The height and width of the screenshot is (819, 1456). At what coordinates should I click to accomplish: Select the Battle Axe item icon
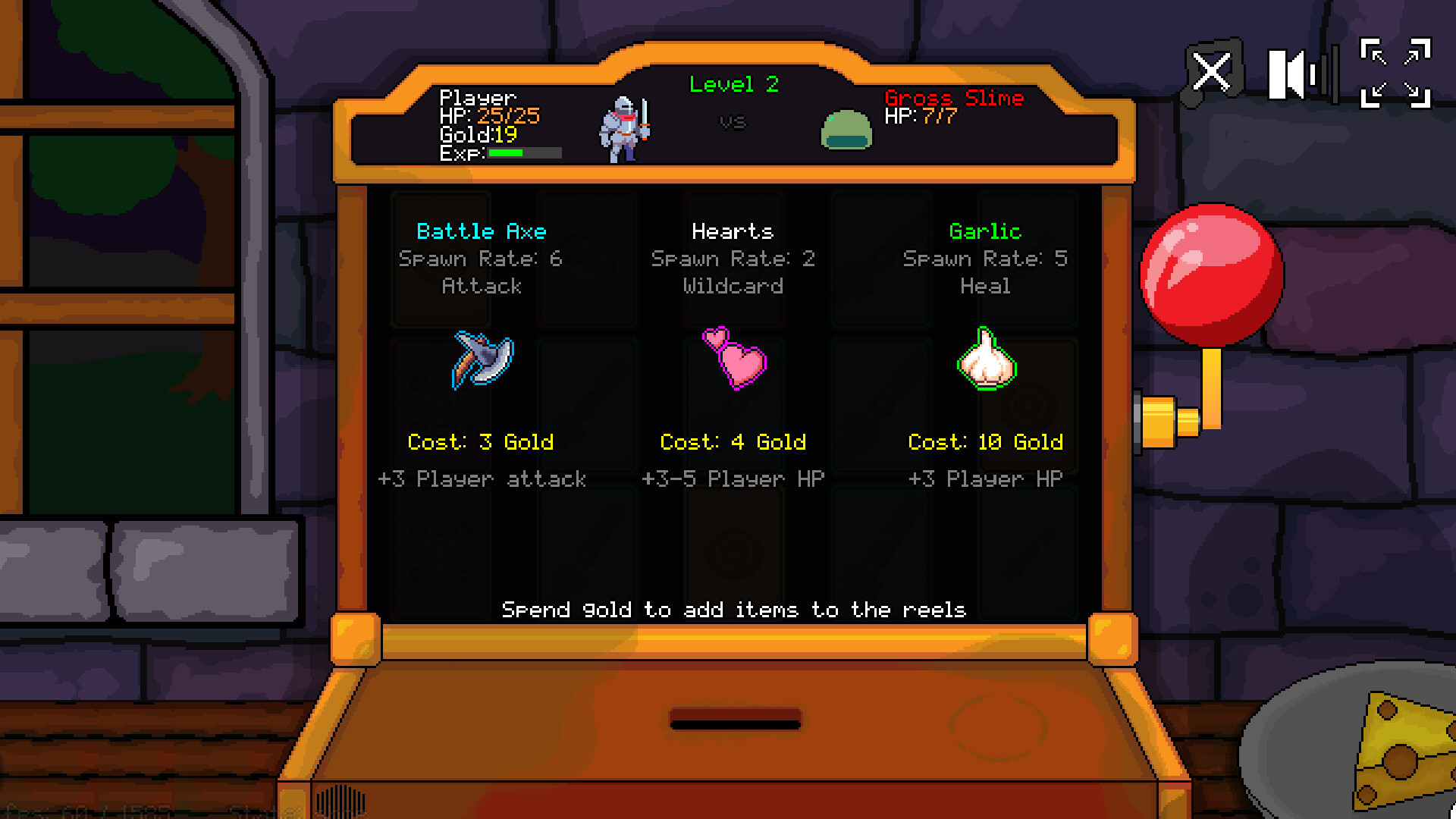pos(483,362)
